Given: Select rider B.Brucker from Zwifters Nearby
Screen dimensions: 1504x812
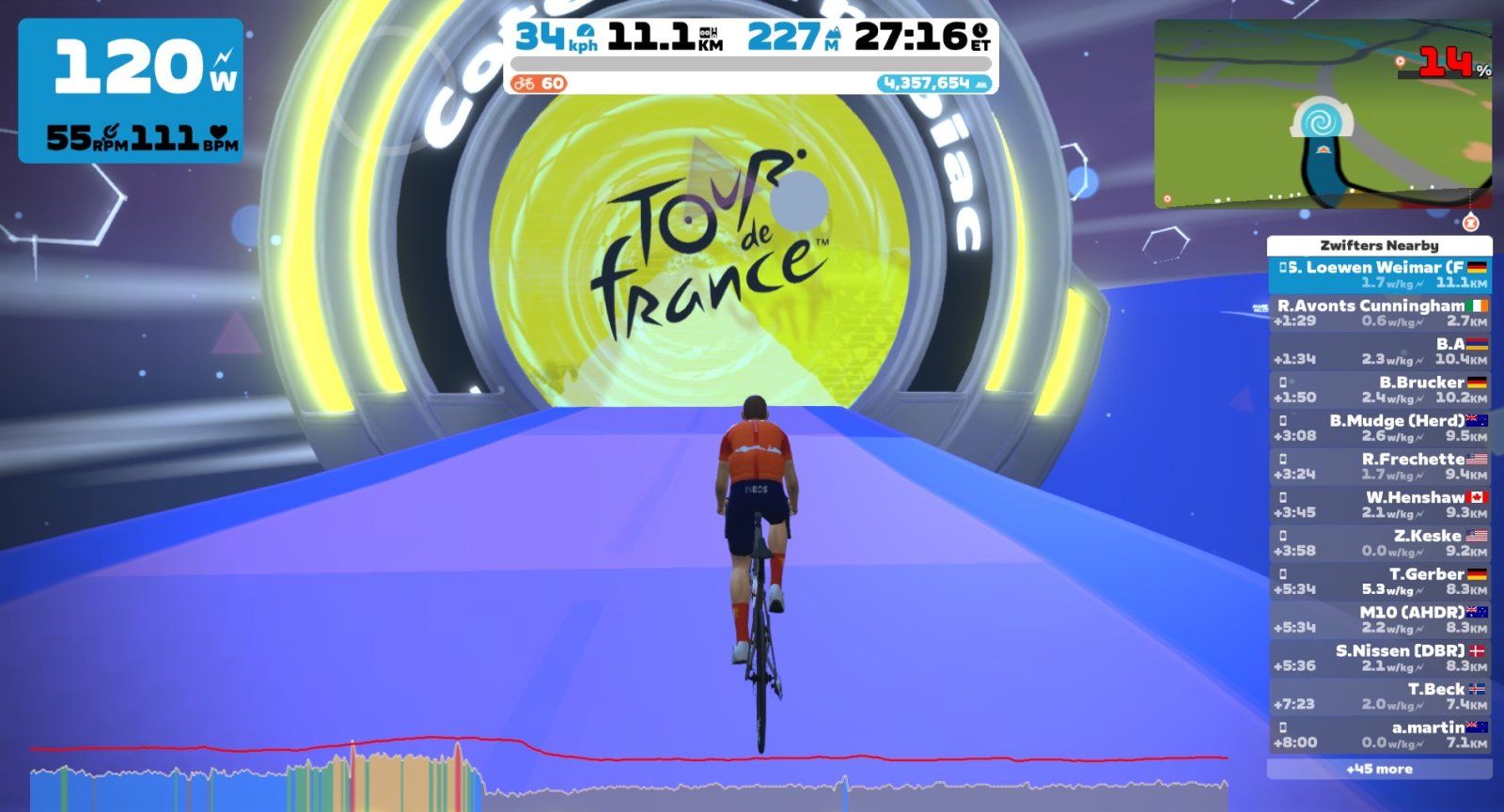Looking at the screenshot, I should pyautogui.click(x=1379, y=390).
